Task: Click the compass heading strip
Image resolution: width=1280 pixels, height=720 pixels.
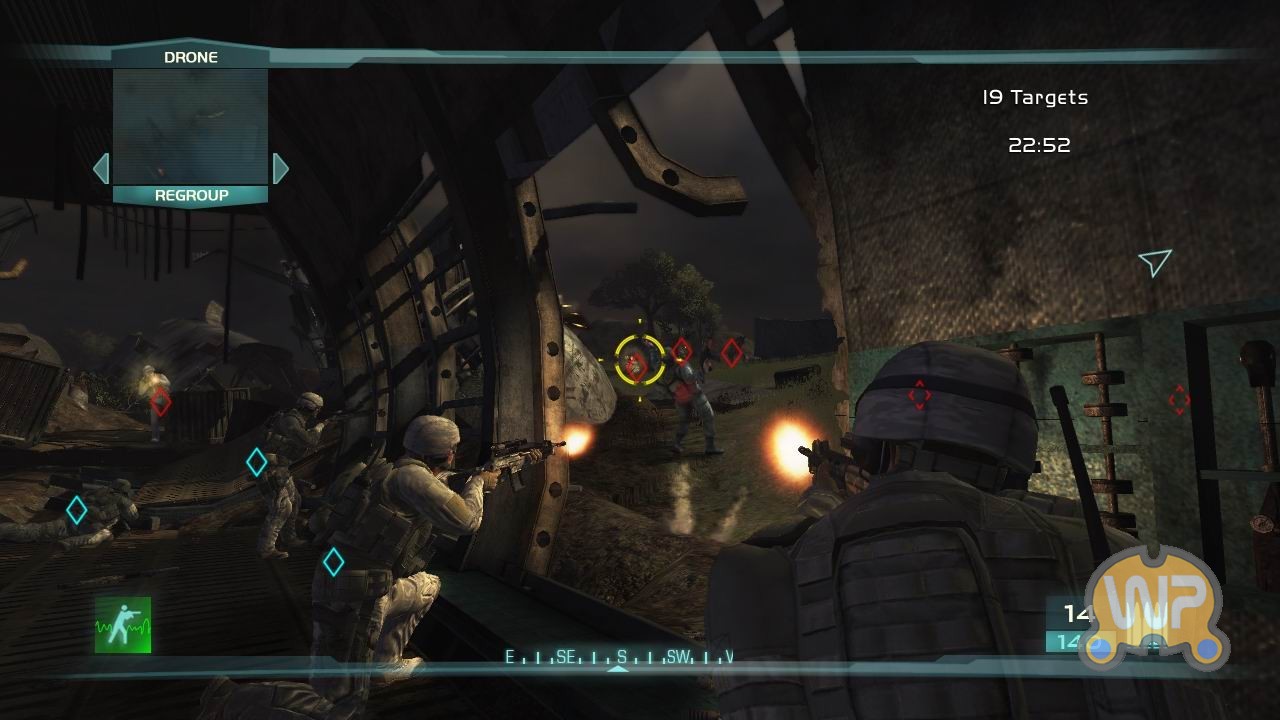Action: [x=618, y=657]
